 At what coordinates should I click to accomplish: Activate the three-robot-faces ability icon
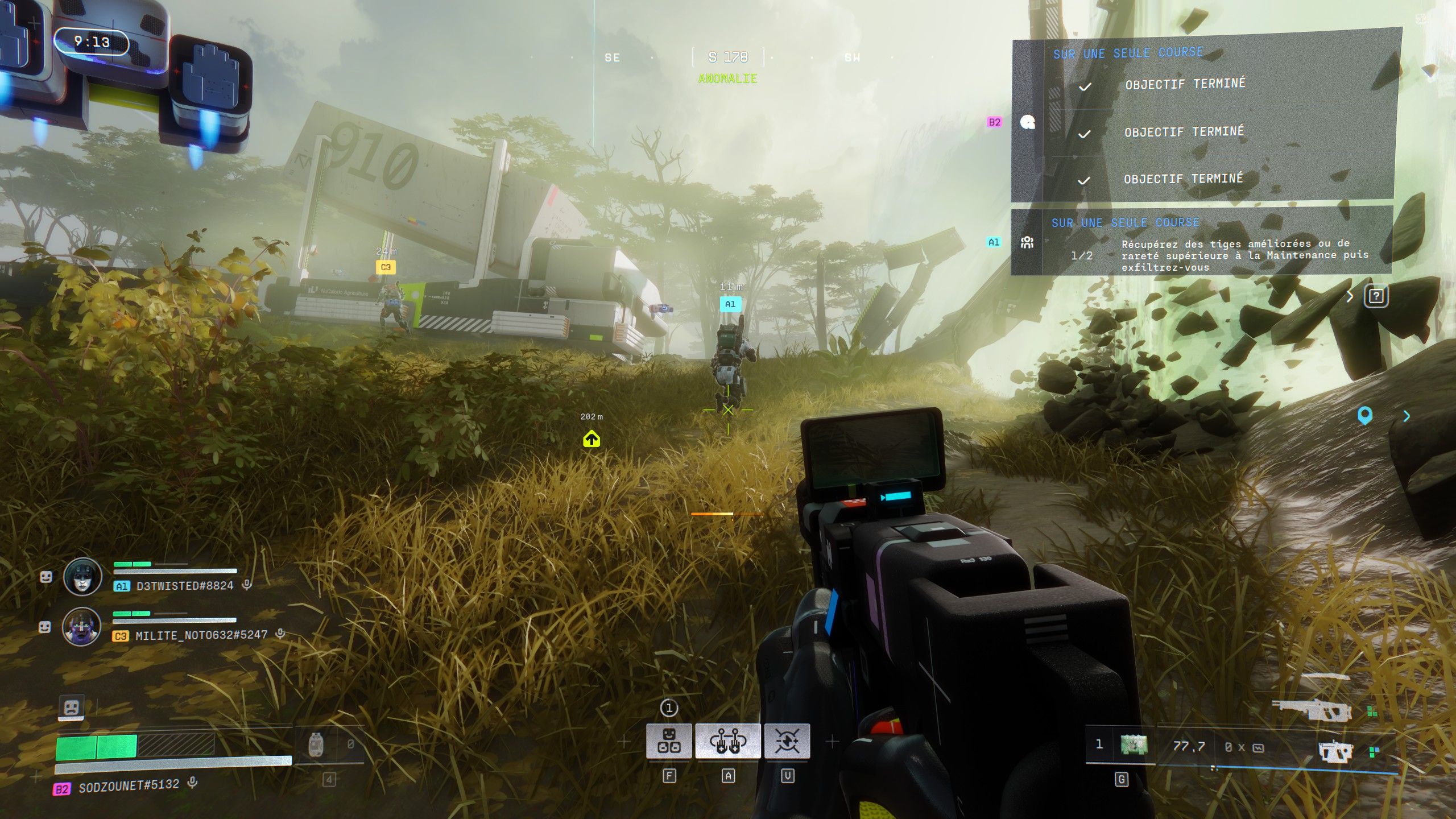pyautogui.click(x=669, y=741)
